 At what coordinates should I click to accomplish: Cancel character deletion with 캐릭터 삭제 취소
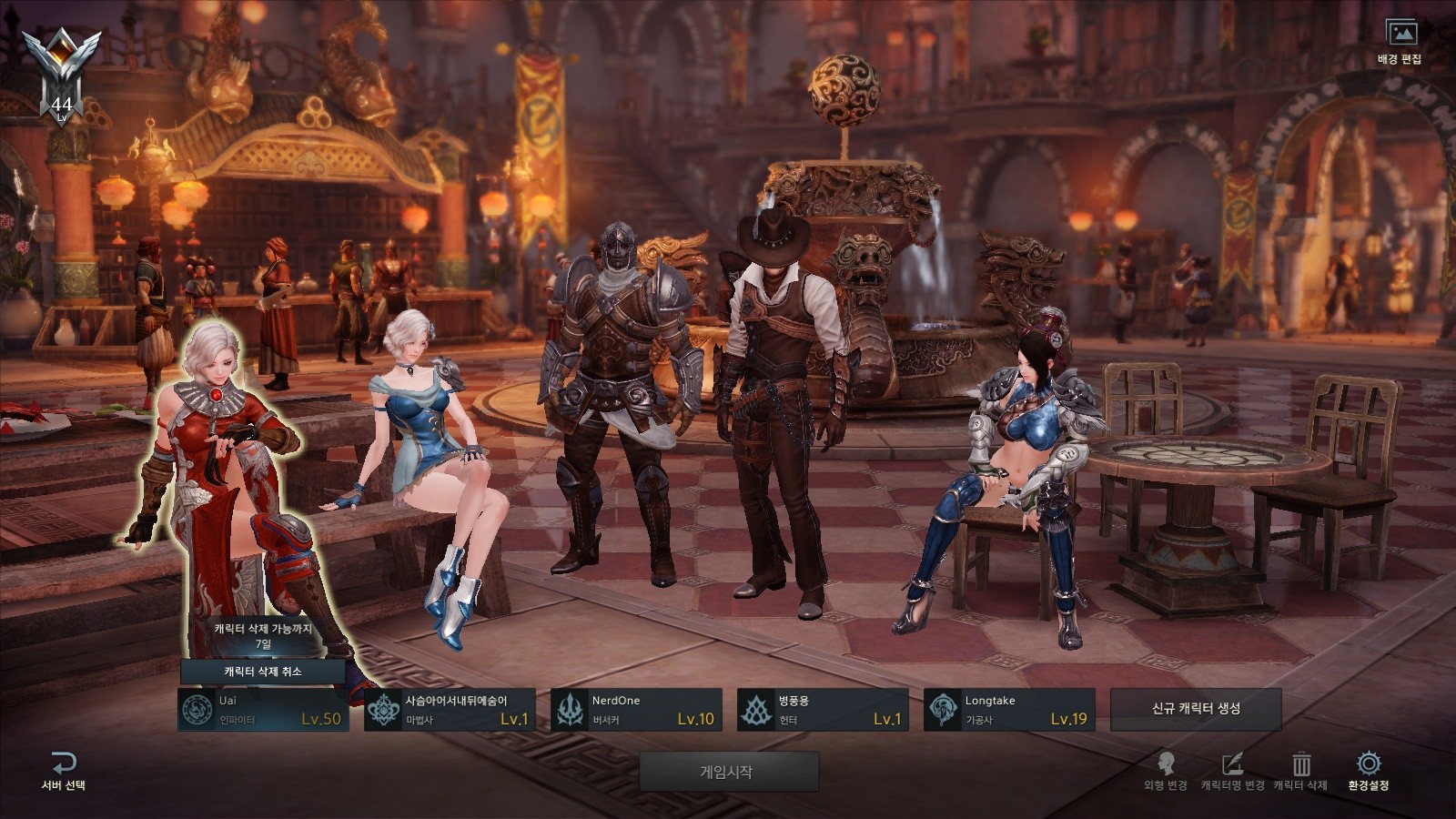coord(263,672)
